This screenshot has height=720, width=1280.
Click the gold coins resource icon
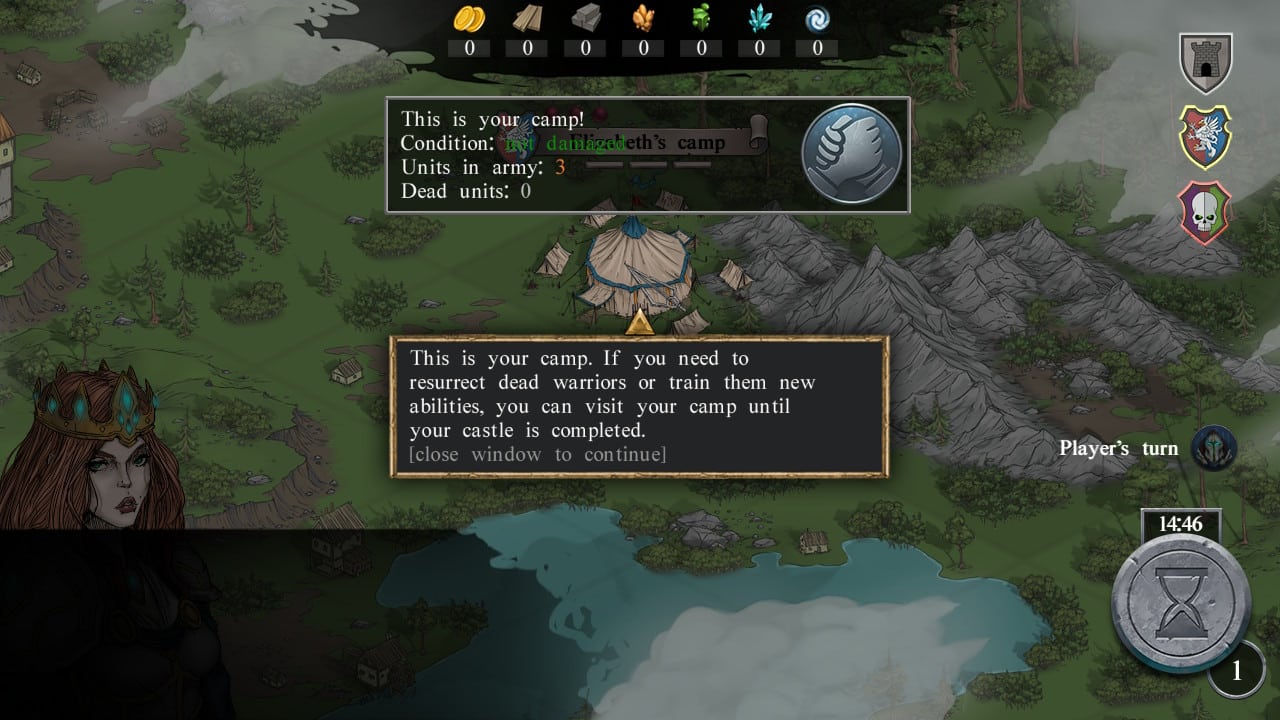[x=469, y=19]
